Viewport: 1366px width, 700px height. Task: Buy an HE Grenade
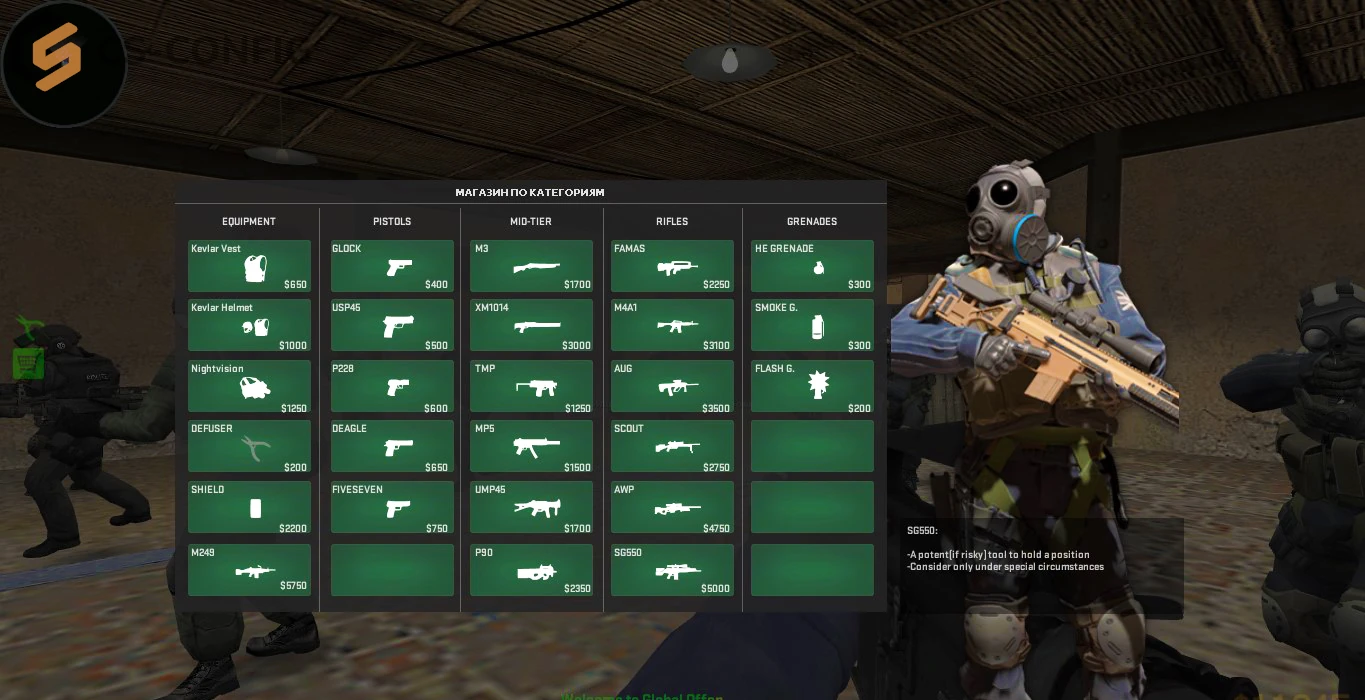click(x=812, y=266)
